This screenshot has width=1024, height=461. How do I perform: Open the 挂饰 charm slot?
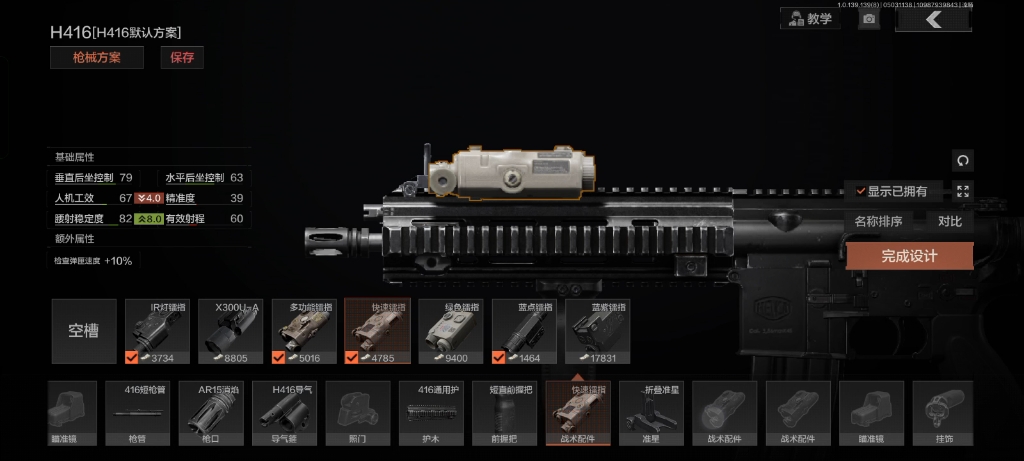[x=944, y=412]
